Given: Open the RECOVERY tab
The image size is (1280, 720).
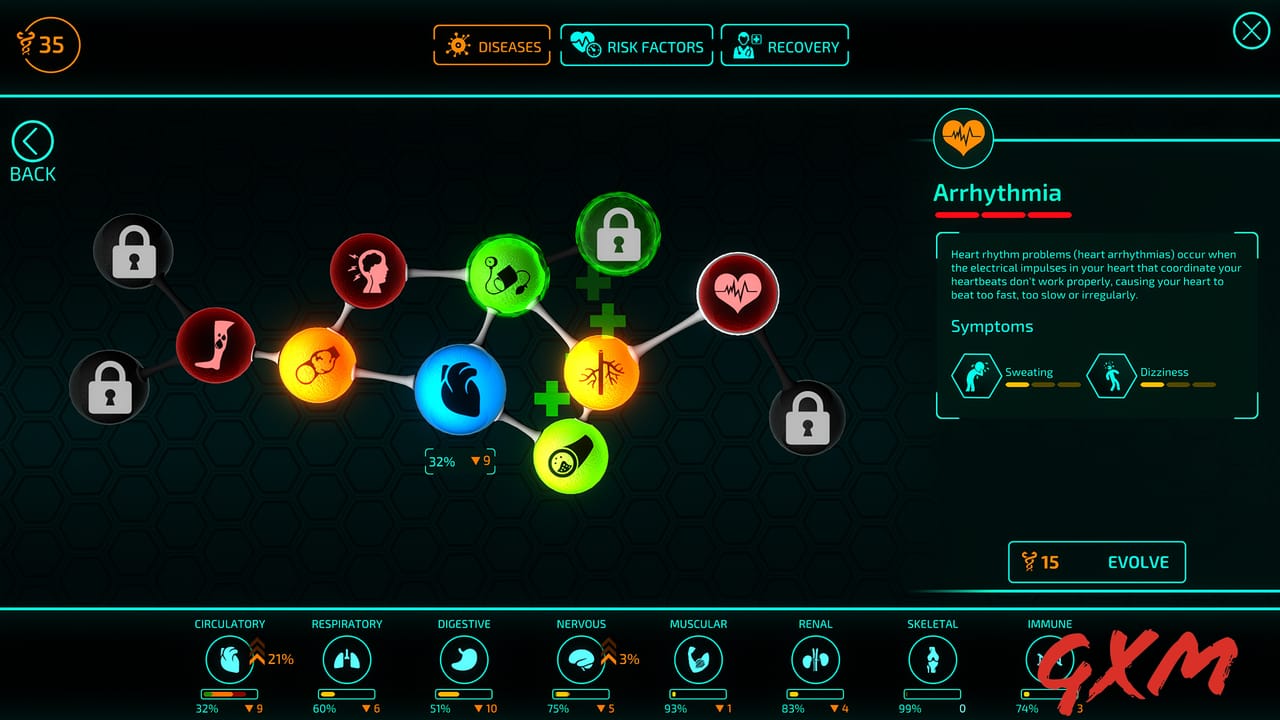Looking at the screenshot, I should (x=784, y=45).
